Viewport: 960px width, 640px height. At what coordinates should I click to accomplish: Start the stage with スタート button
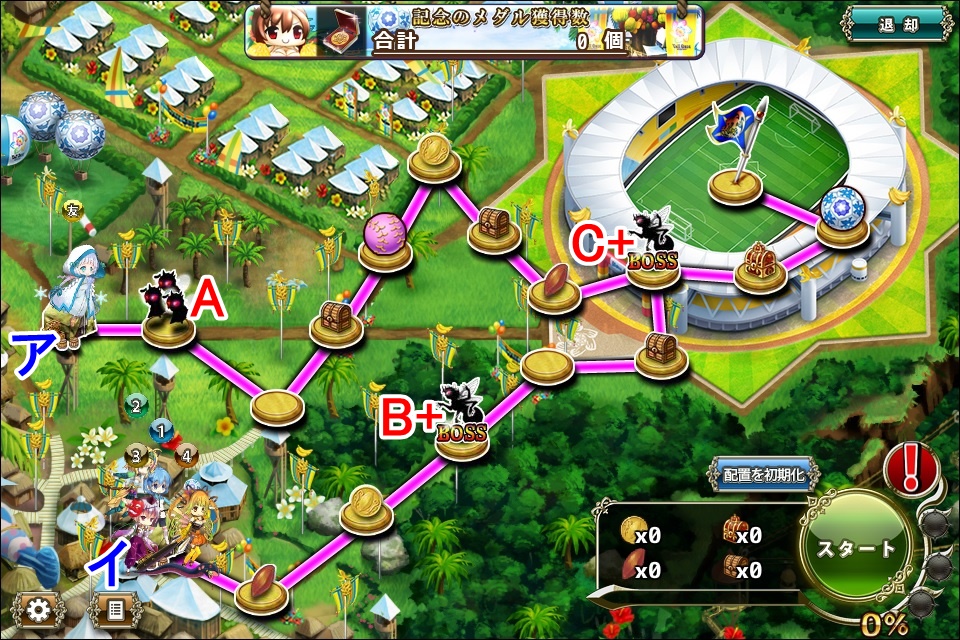[856, 548]
